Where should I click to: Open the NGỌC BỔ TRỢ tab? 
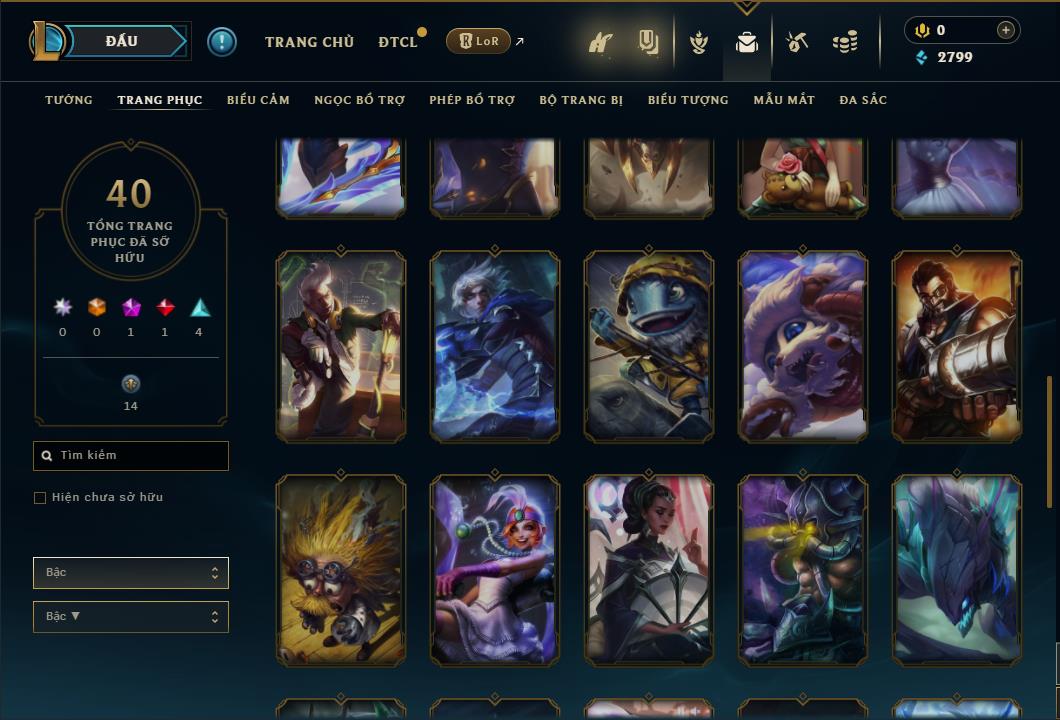(x=359, y=100)
